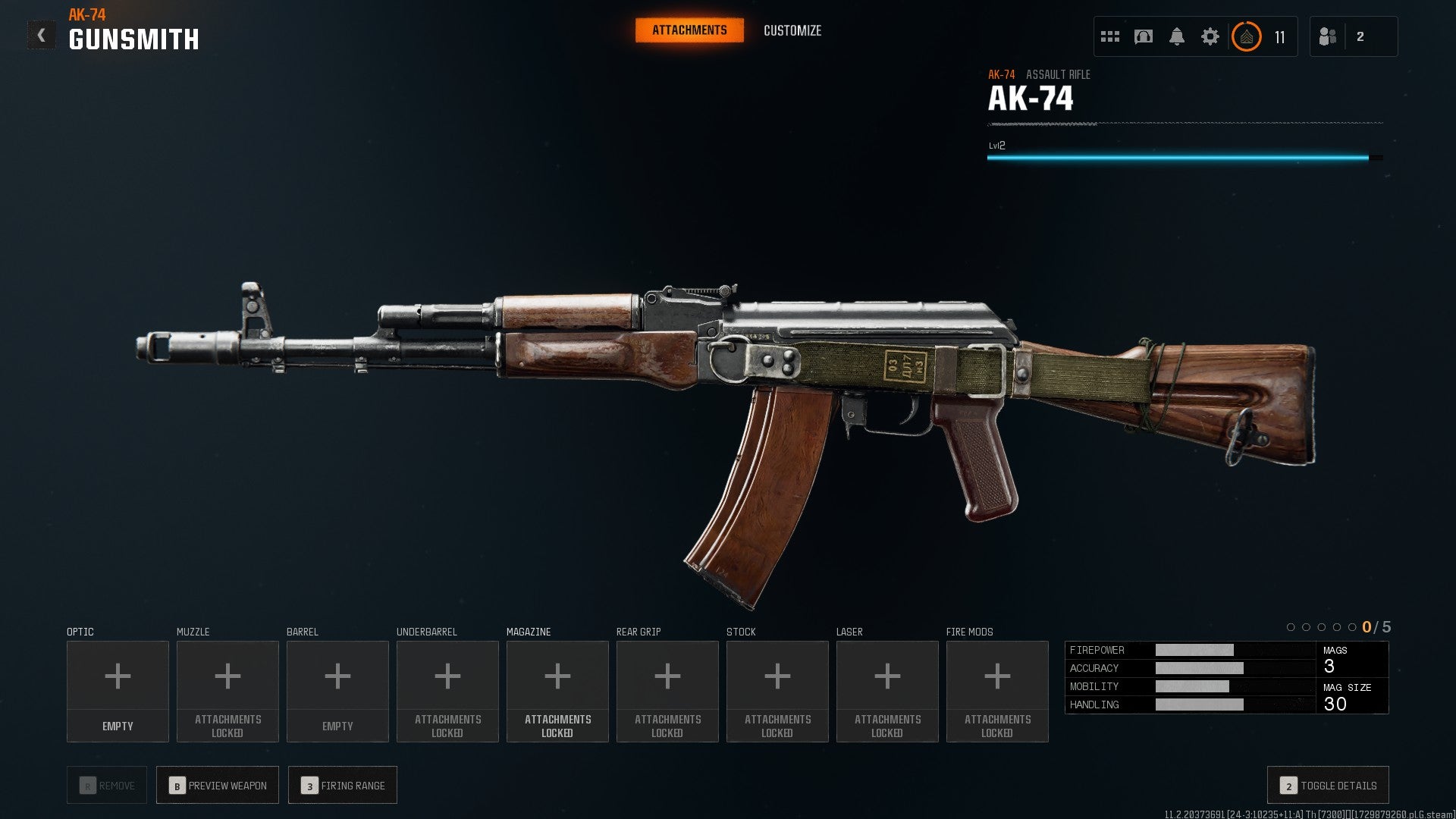Open the Customize tab

pos(792,30)
